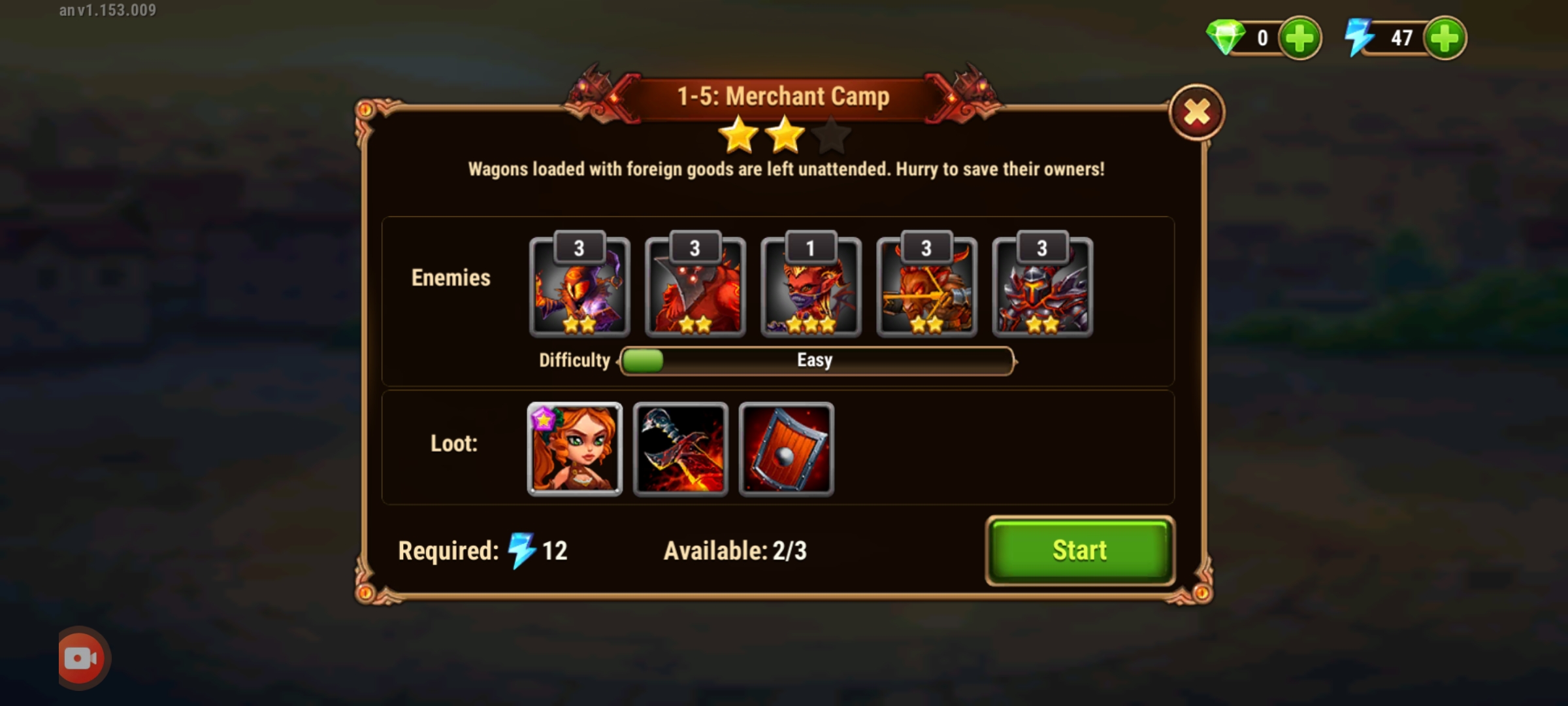Add more energy with the plus button

(1445, 38)
